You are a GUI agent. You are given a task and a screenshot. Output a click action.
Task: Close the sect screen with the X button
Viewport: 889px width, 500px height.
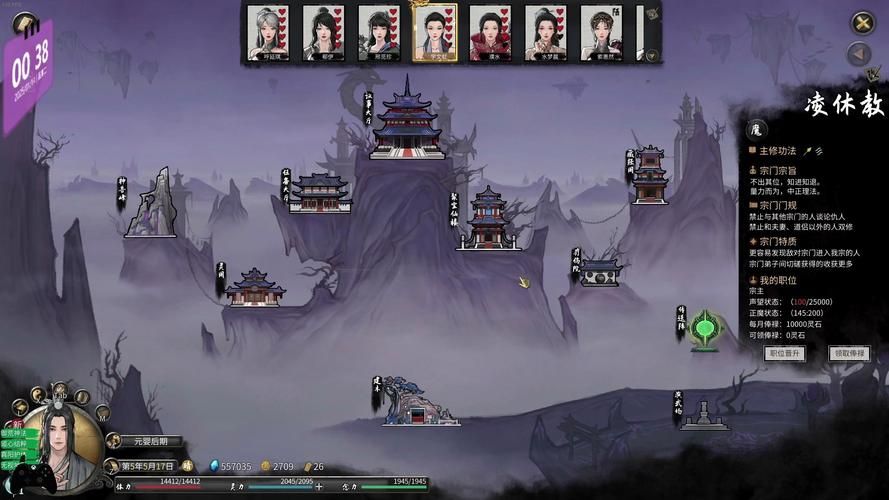[862, 22]
